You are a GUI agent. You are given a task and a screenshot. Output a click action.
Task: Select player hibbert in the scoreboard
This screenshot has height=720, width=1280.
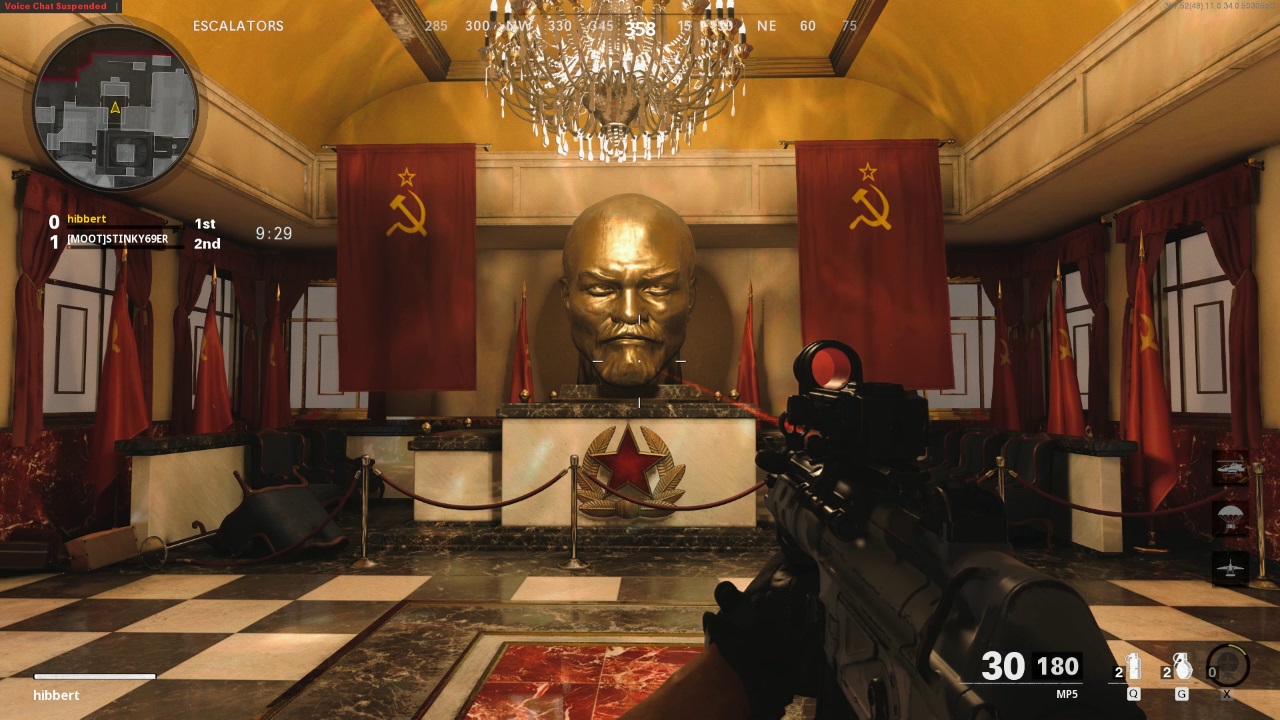point(87,219)
